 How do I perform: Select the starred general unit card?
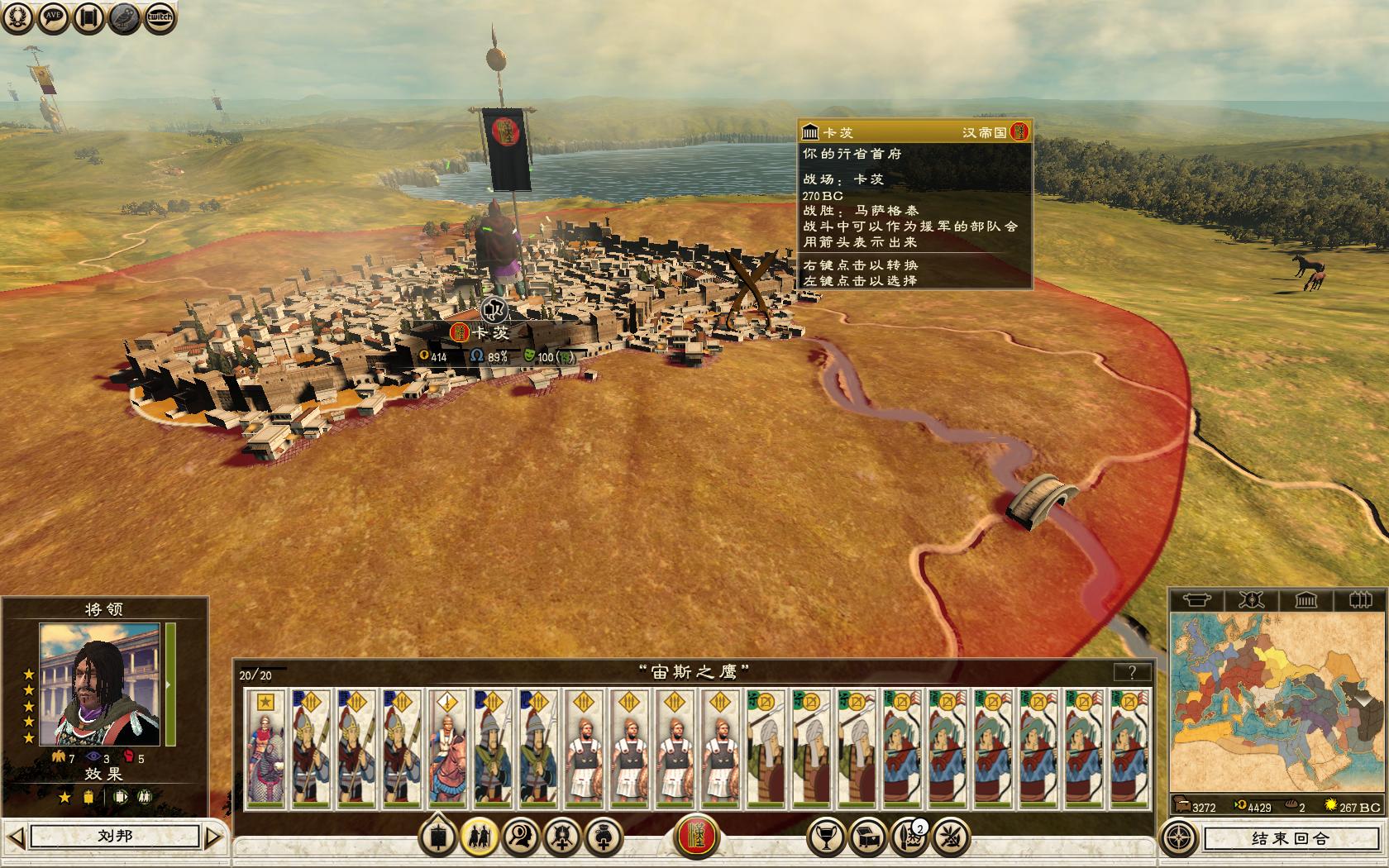click(x=265, y=748)
